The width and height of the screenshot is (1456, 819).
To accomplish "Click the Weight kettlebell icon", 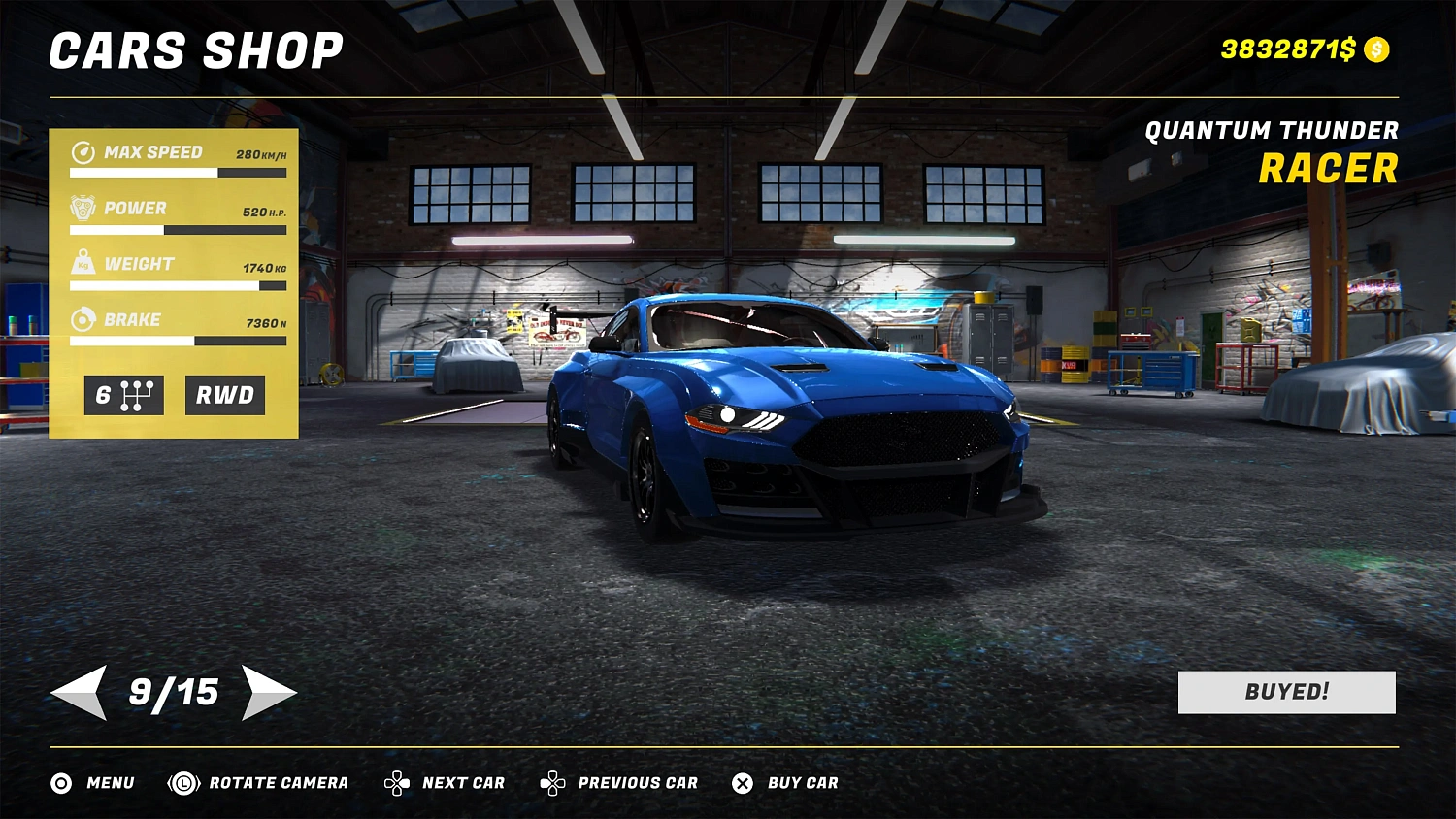I will [83, 263].
